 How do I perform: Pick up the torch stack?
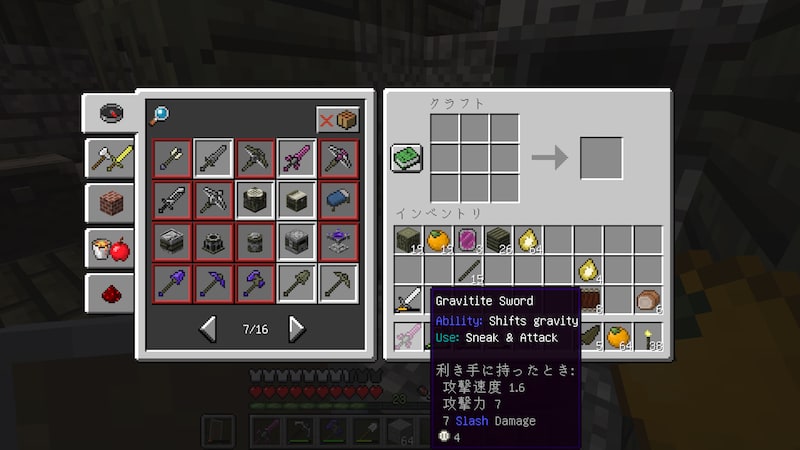[648, 337]
